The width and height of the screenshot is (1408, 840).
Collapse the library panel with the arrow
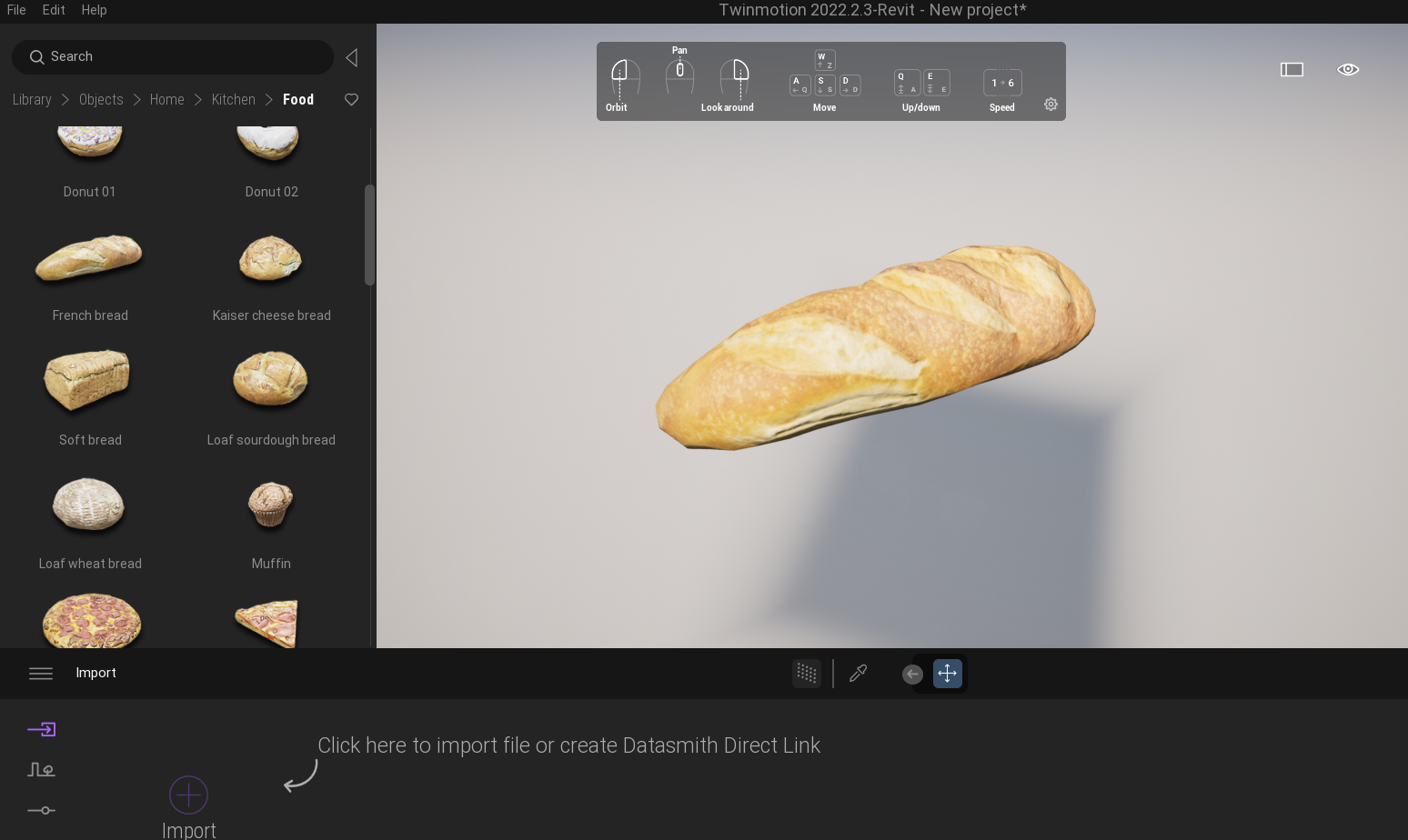[352, 56]
